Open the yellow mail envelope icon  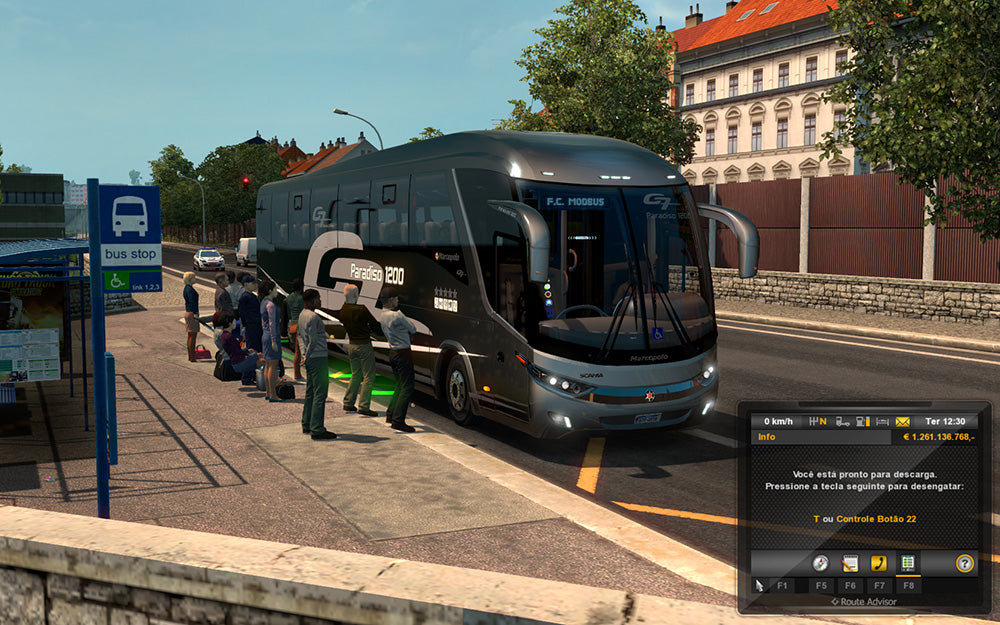(x=903, y=421)
